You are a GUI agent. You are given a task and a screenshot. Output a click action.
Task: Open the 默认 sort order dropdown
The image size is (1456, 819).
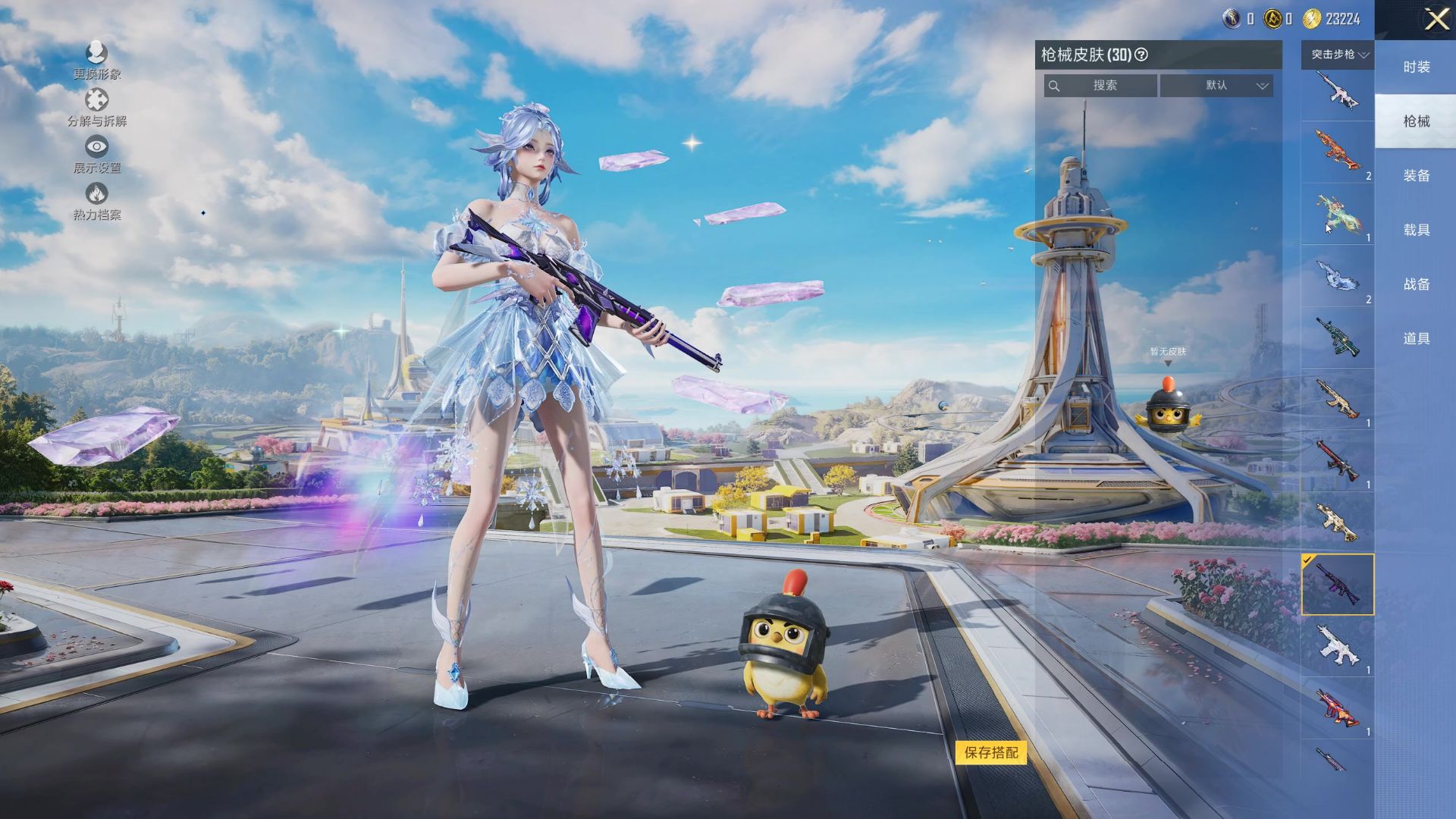(1216, 86)
